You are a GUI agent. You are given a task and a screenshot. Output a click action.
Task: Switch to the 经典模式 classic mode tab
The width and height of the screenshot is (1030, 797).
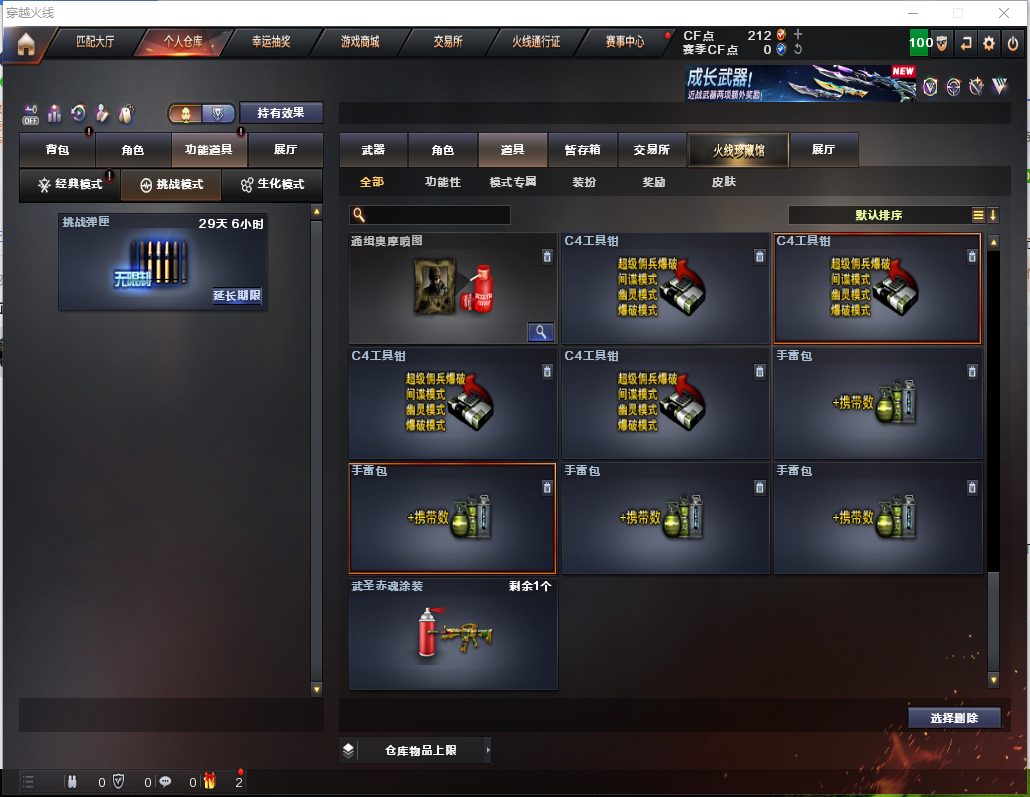point(70,185)
